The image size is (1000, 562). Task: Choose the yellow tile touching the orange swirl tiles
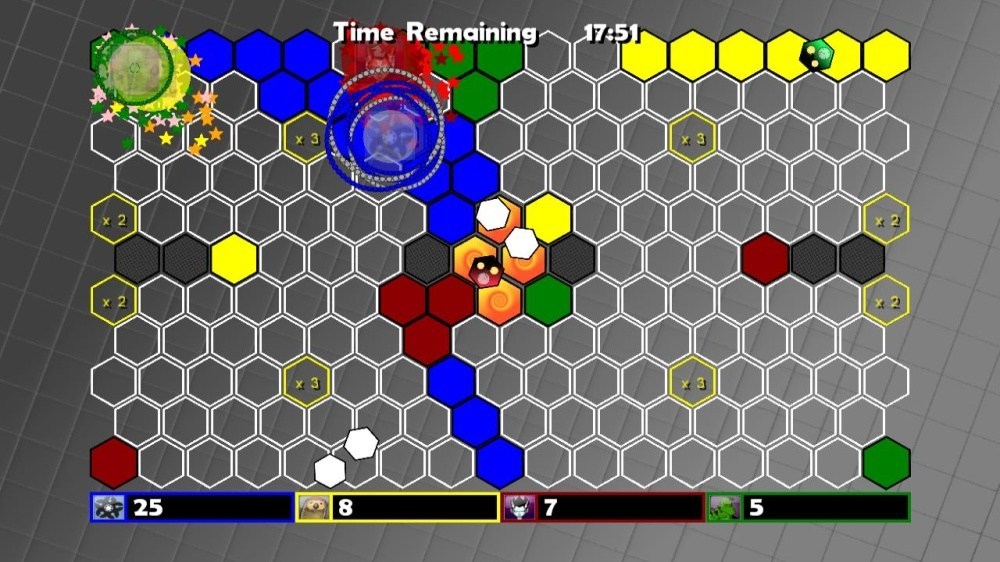coord(548,217)
